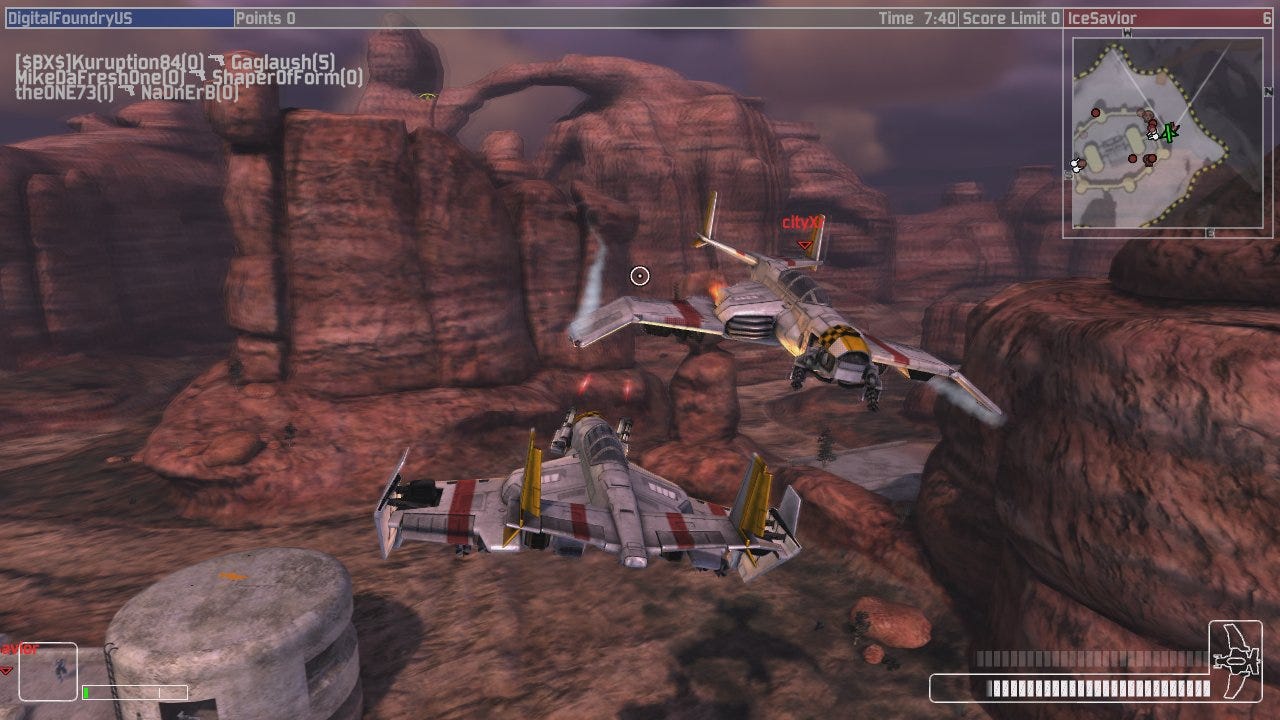
Task: Click the pistol icon next to MikeDaFreshOne
Action: point(199,75)
